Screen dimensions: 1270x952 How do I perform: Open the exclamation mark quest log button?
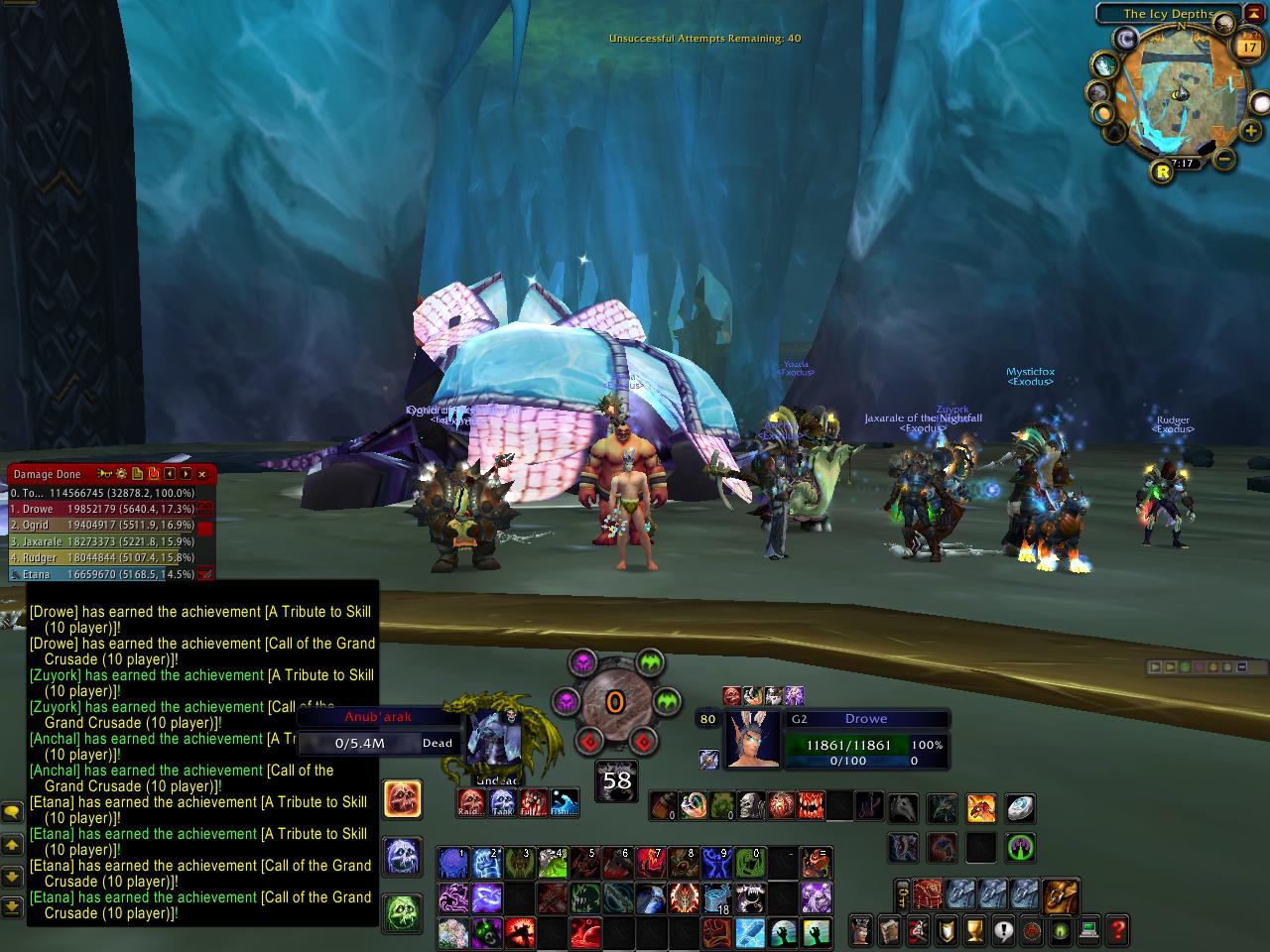(x=1004, y=930)
